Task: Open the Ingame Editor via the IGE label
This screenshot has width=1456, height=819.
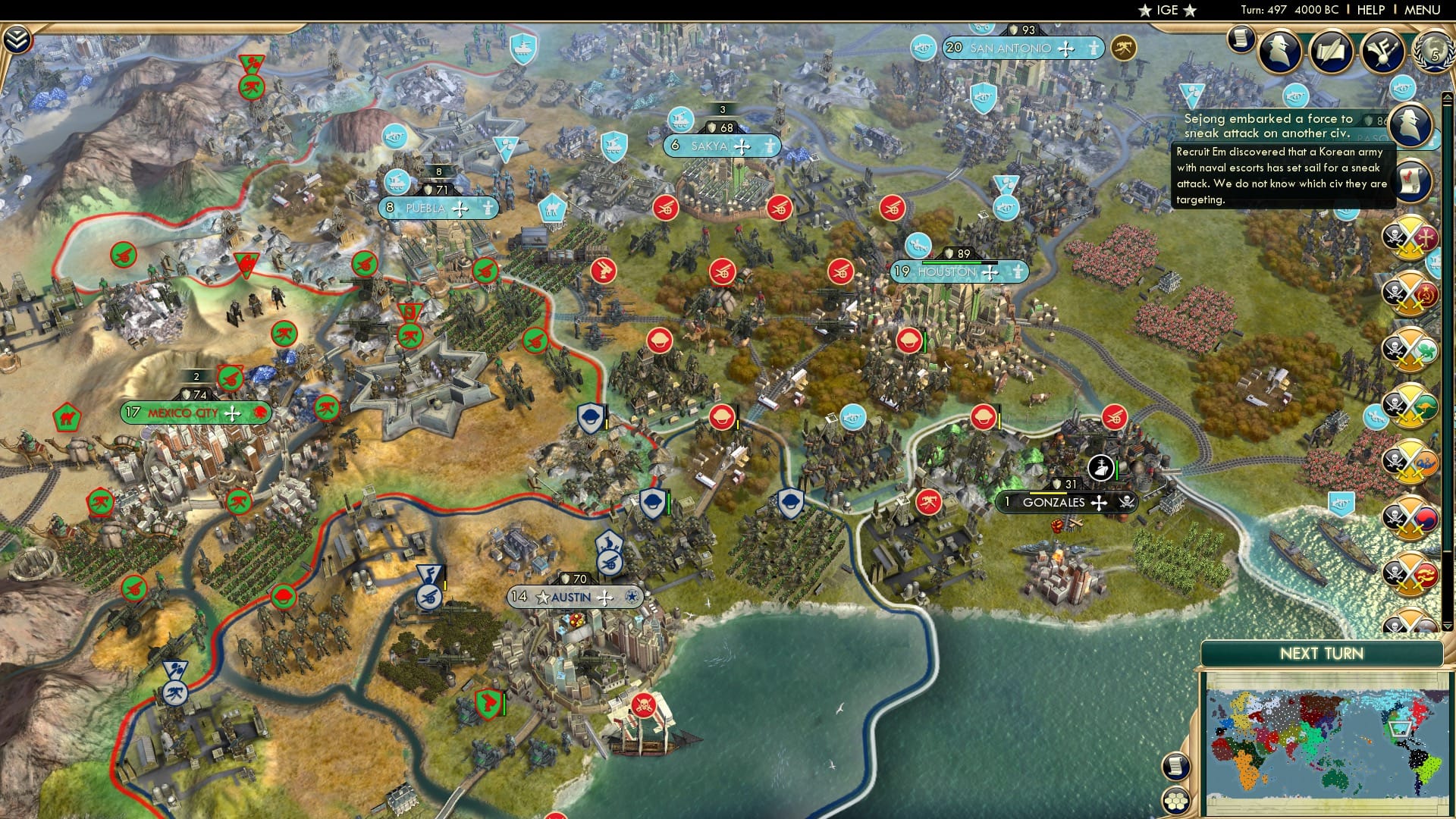Action: [x=1169, y=11]
